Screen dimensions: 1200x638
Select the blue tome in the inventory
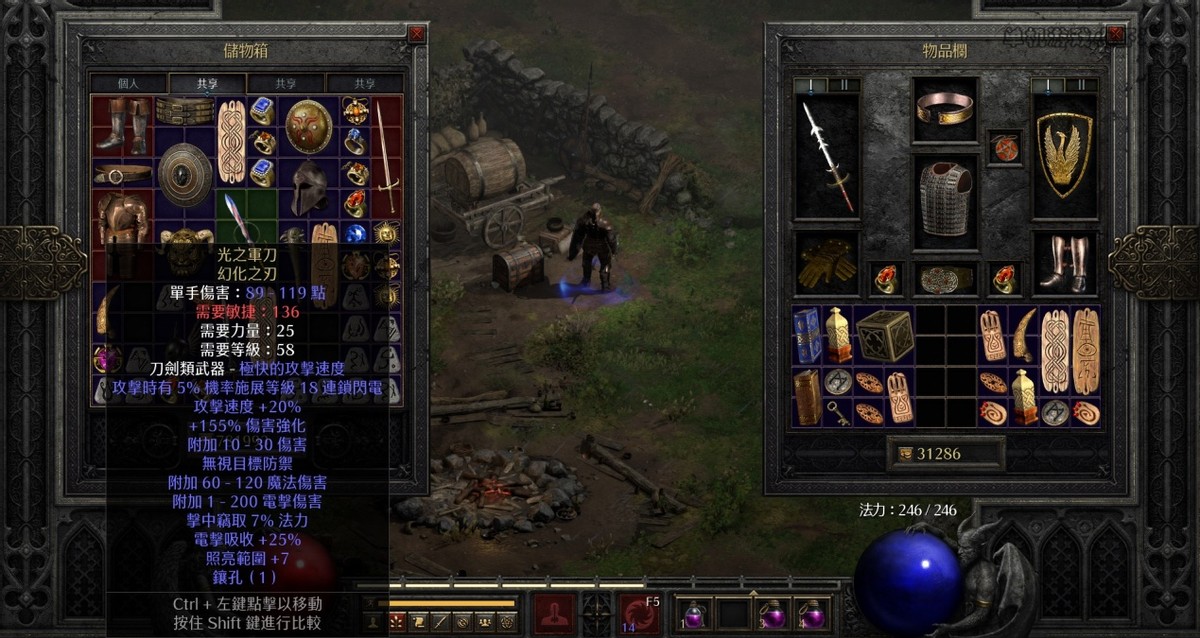click(x=807, y=336)
